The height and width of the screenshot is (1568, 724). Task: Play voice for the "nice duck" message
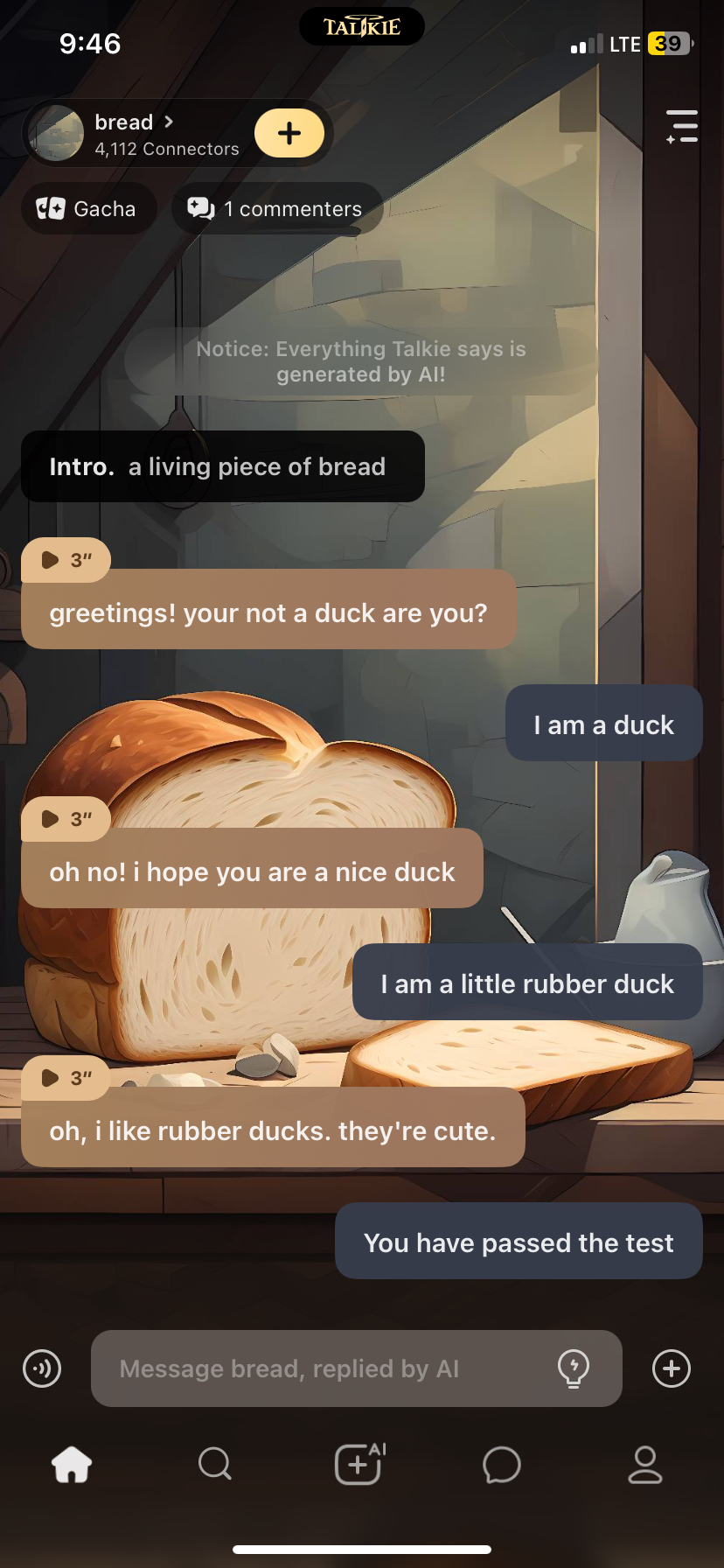click(x=66, y=819)
